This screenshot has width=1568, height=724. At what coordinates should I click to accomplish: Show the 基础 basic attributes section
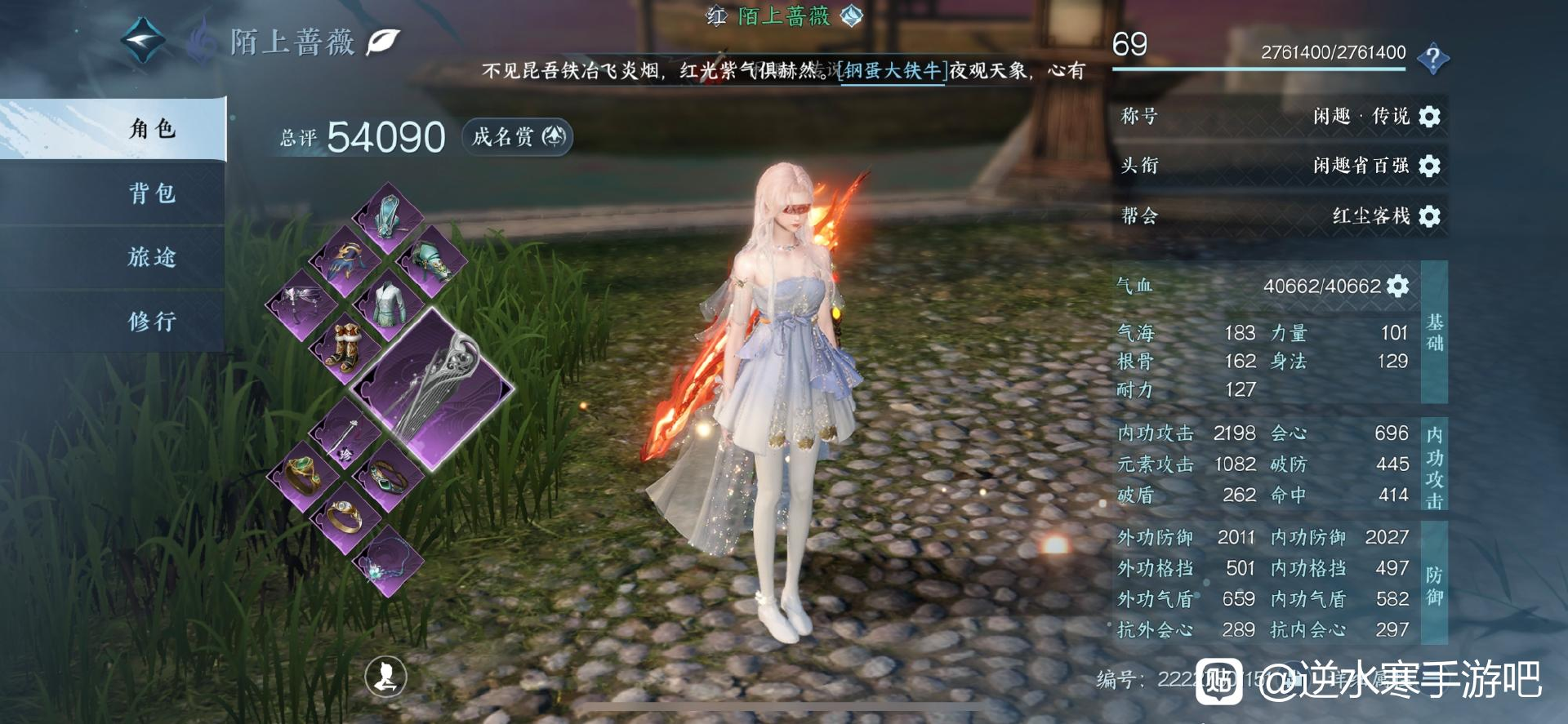pos(1434,332)
